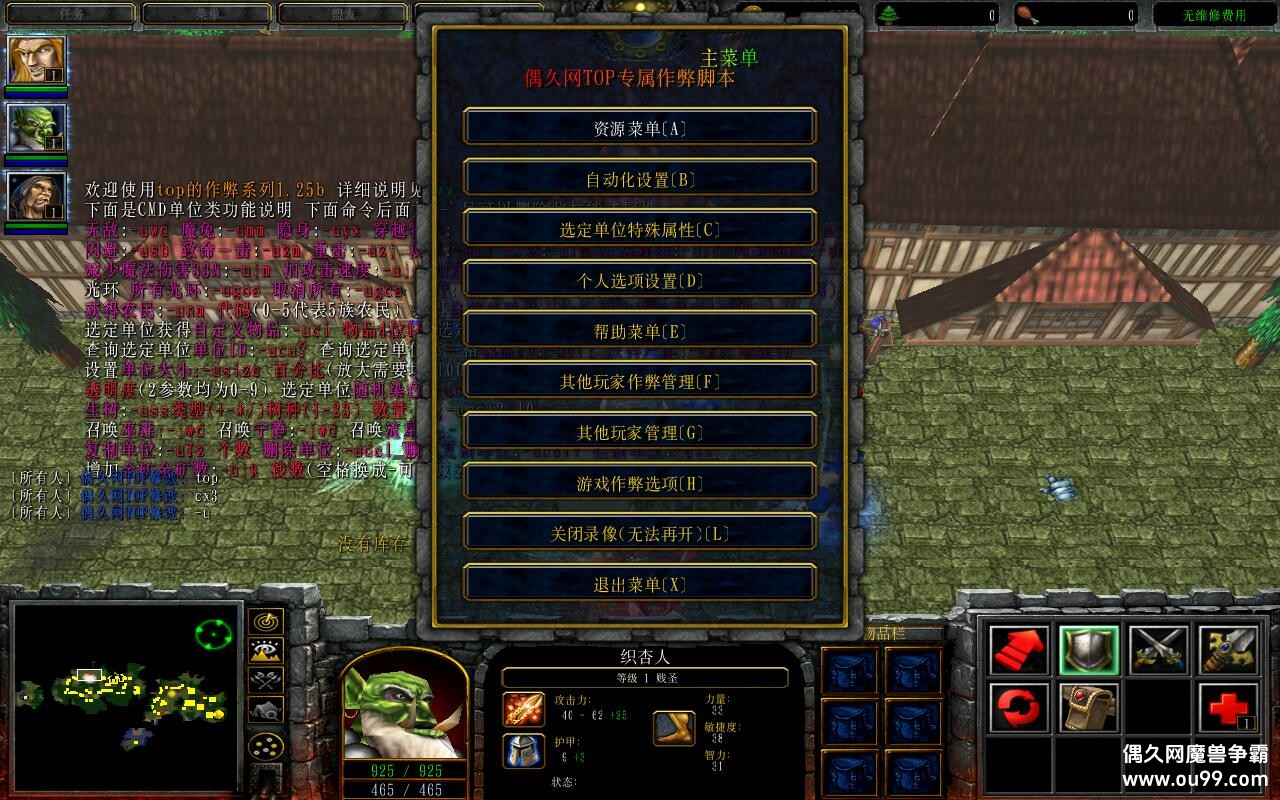Choose the crossed swords Attack command
The image size is (1280, 800).
pos(1159,651)
